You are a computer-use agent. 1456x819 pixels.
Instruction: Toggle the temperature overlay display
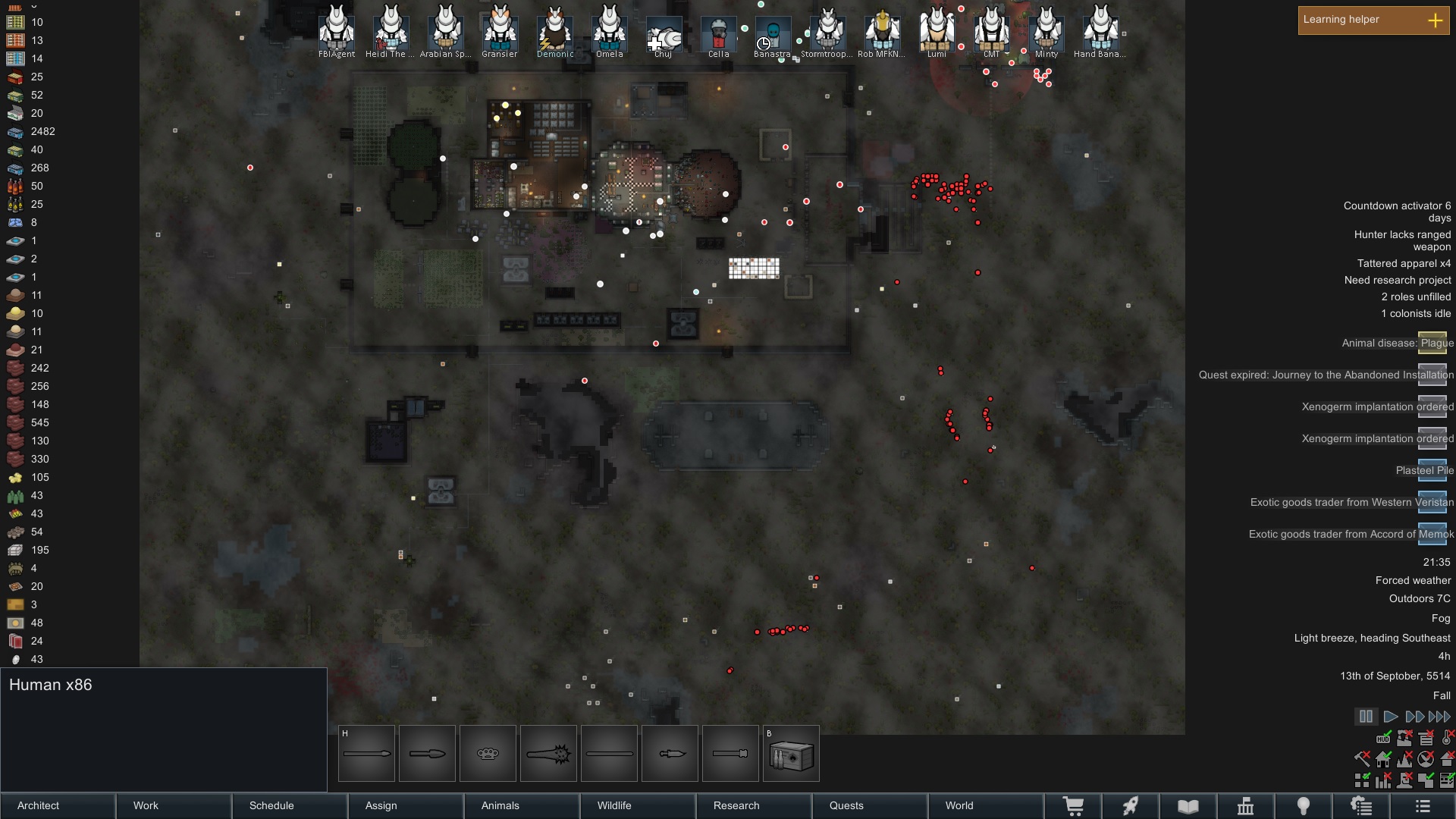coord(1447,738)
